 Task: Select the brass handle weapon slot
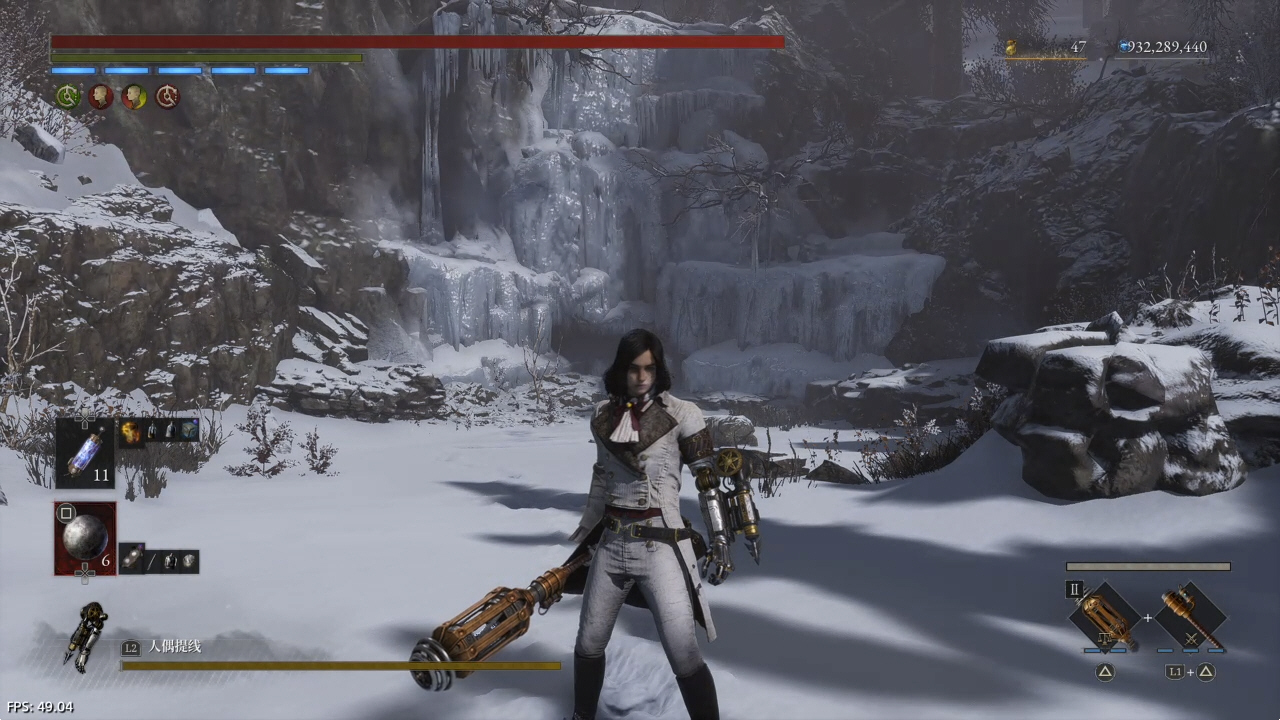click(1190, 617)
